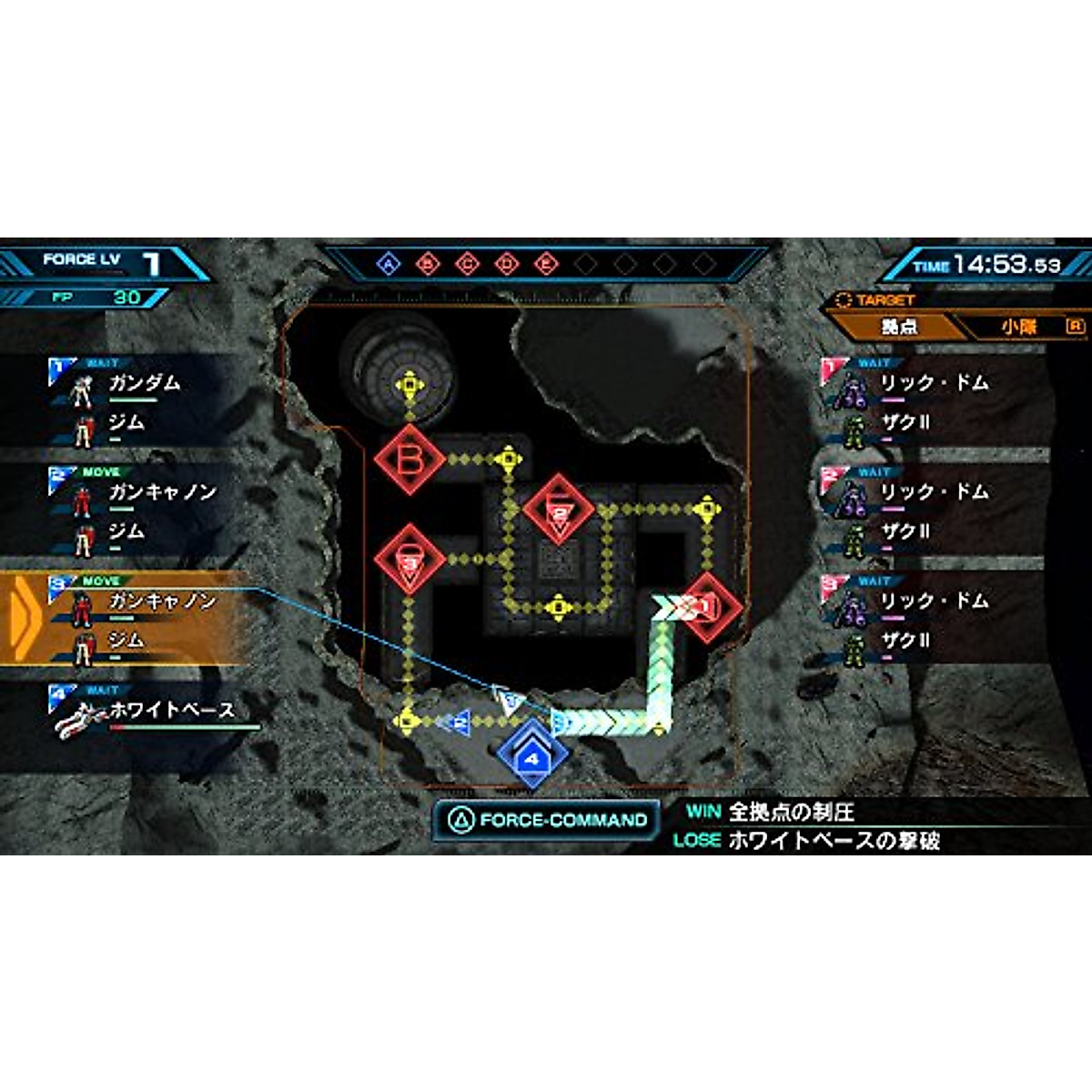Click the red E base icon in top bar

[545, 265]
